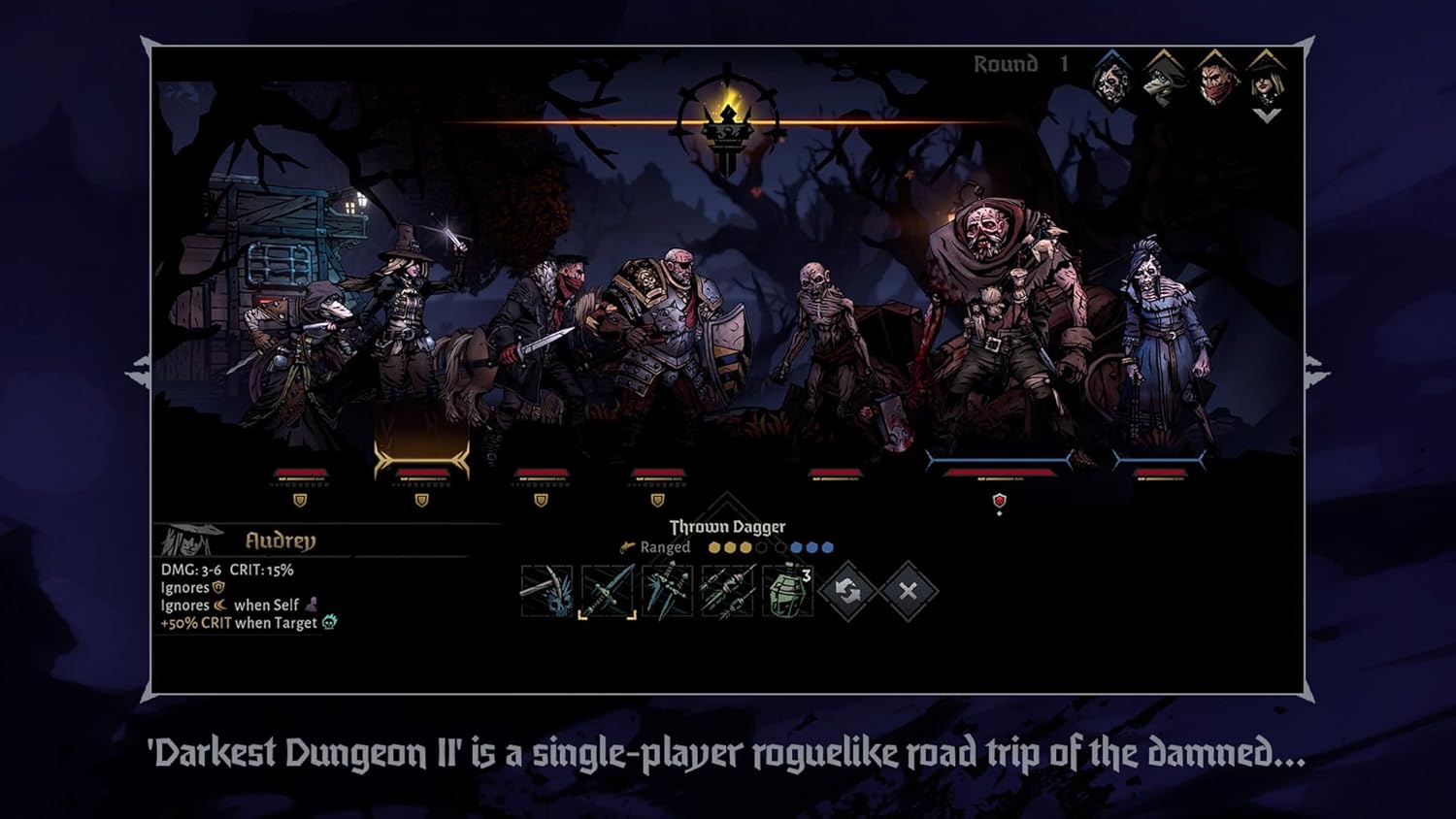Click the blonde grave robber turn portrait

[x=1267, y=80]
